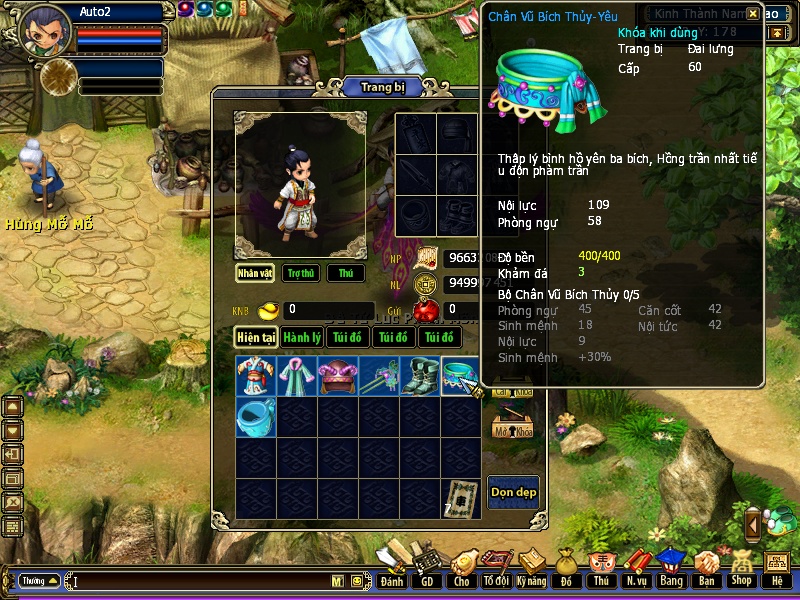Switch to the Hành lý tab
The image size is (800, 600).
(x=300, y=338)
